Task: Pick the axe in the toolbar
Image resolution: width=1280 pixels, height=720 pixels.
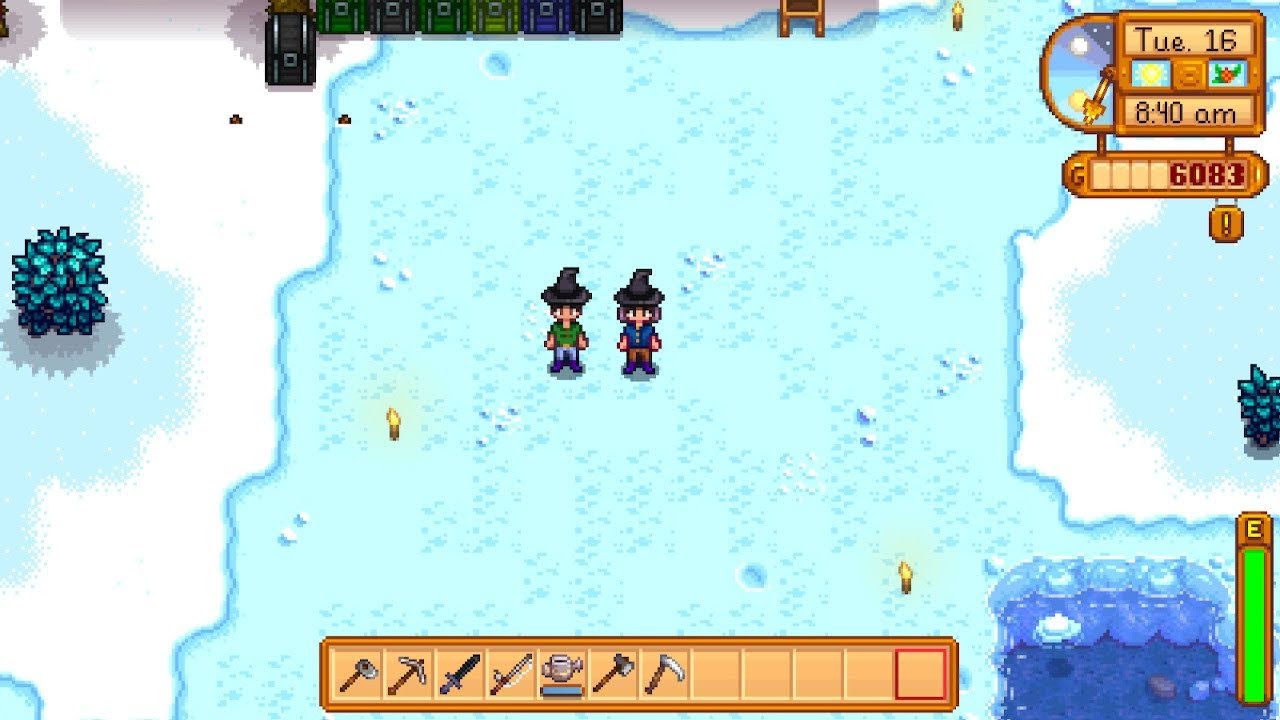Action: click(x=613, y=675)
